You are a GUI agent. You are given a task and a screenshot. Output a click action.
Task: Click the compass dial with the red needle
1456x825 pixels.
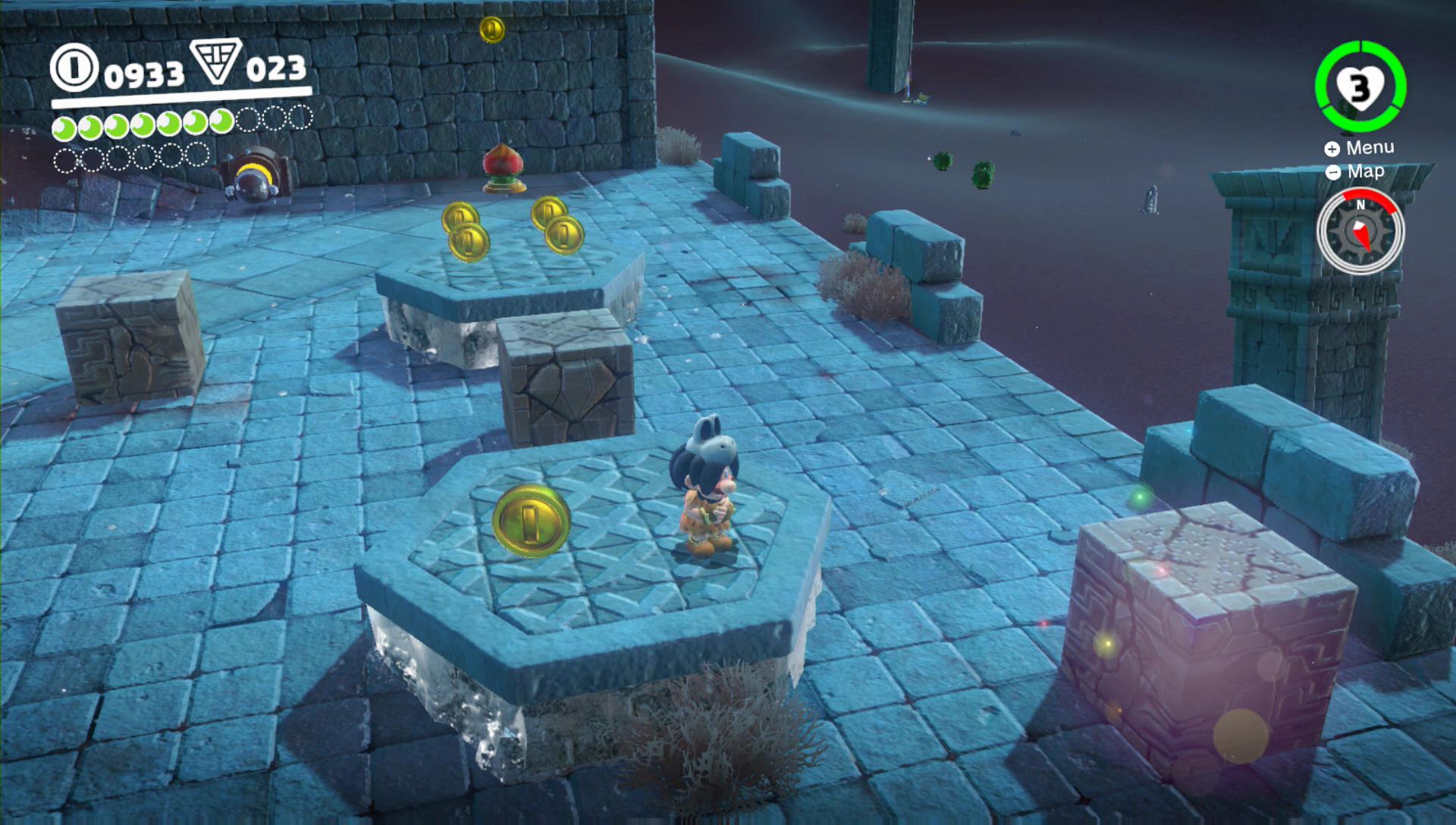1360,232
